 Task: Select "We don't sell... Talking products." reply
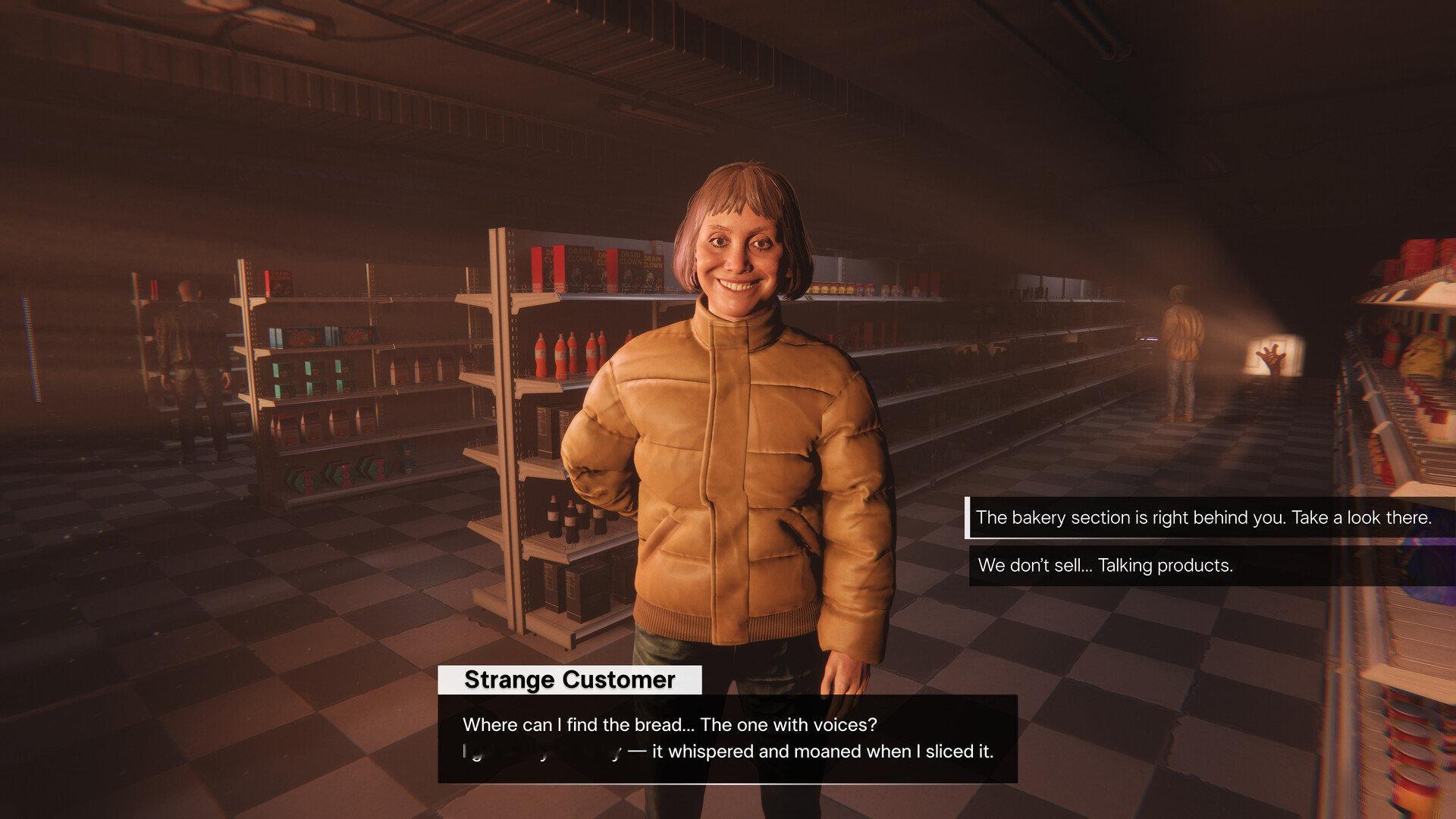[1105, 566]
